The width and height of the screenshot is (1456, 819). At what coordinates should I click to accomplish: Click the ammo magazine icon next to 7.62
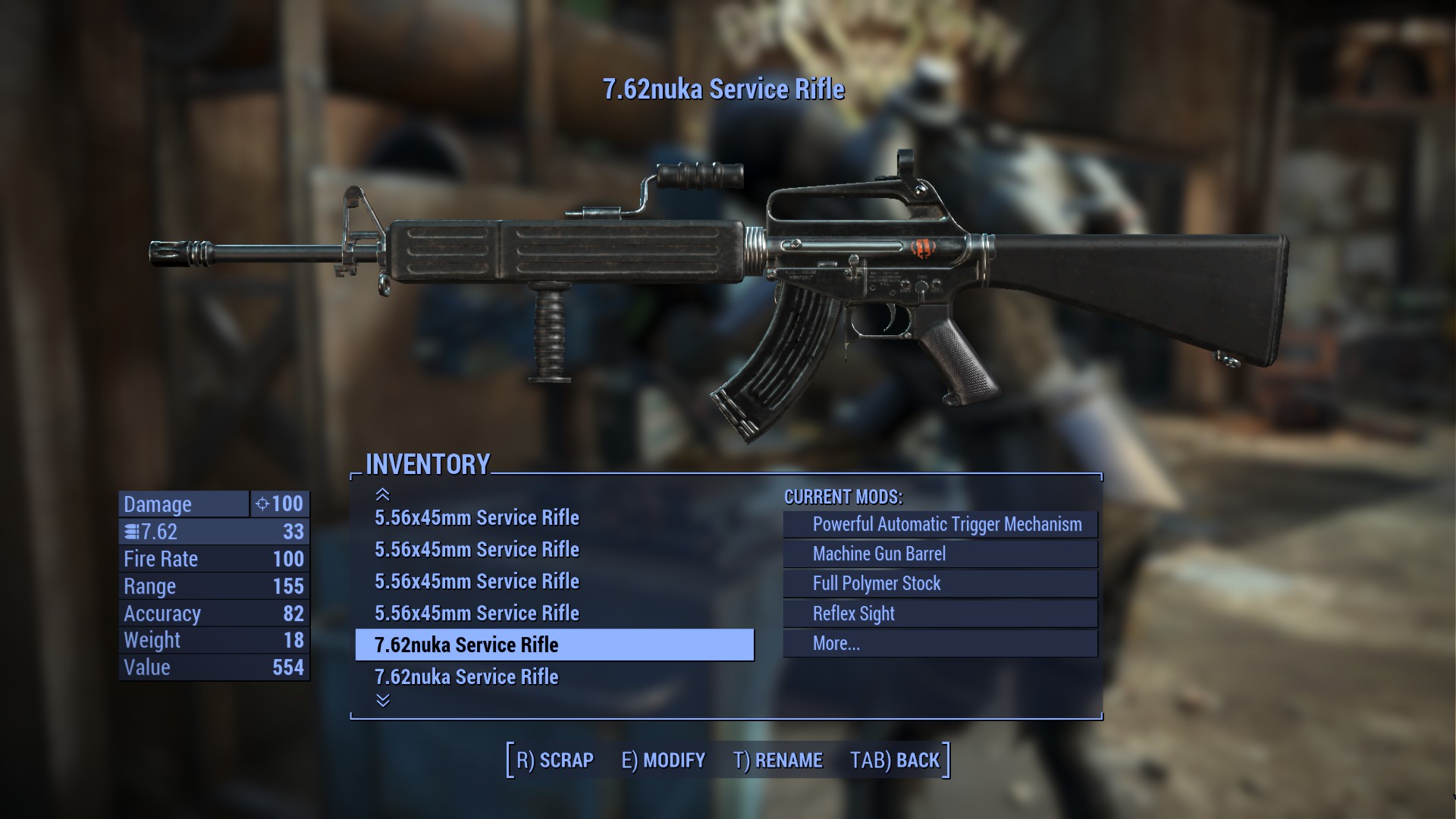pos(130,532)
